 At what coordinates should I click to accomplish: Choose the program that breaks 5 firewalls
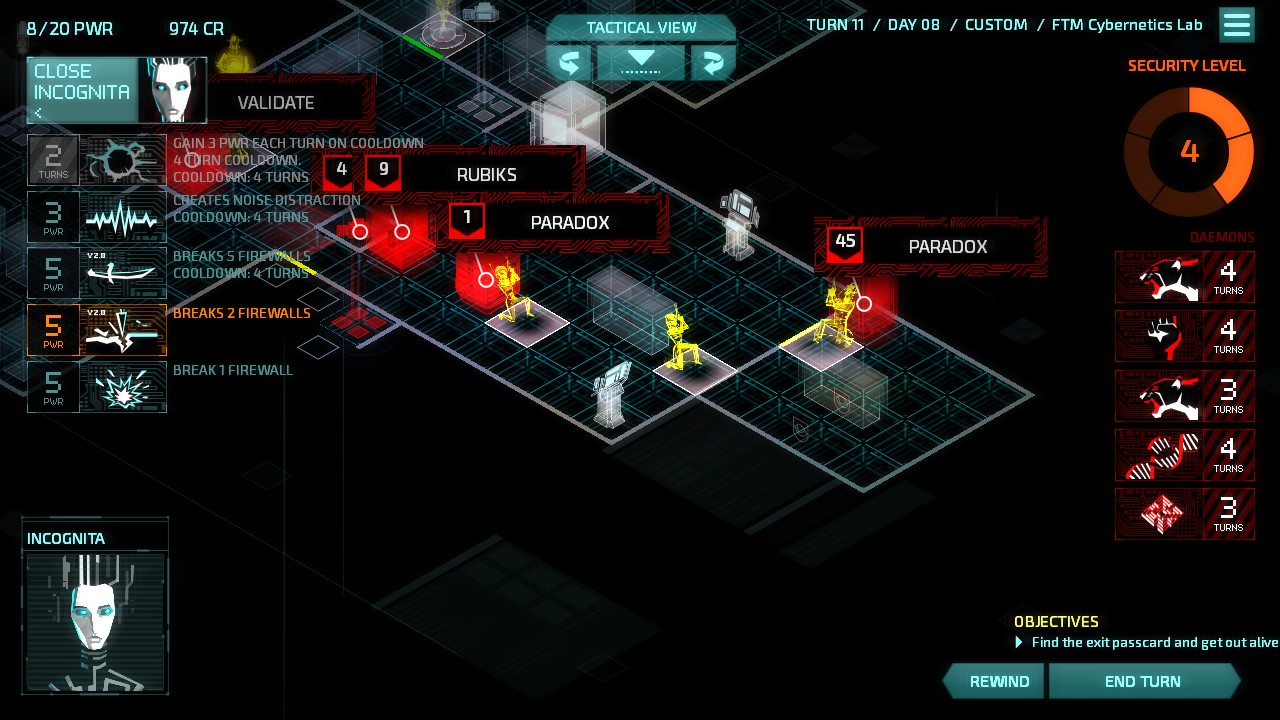point(97,274)
